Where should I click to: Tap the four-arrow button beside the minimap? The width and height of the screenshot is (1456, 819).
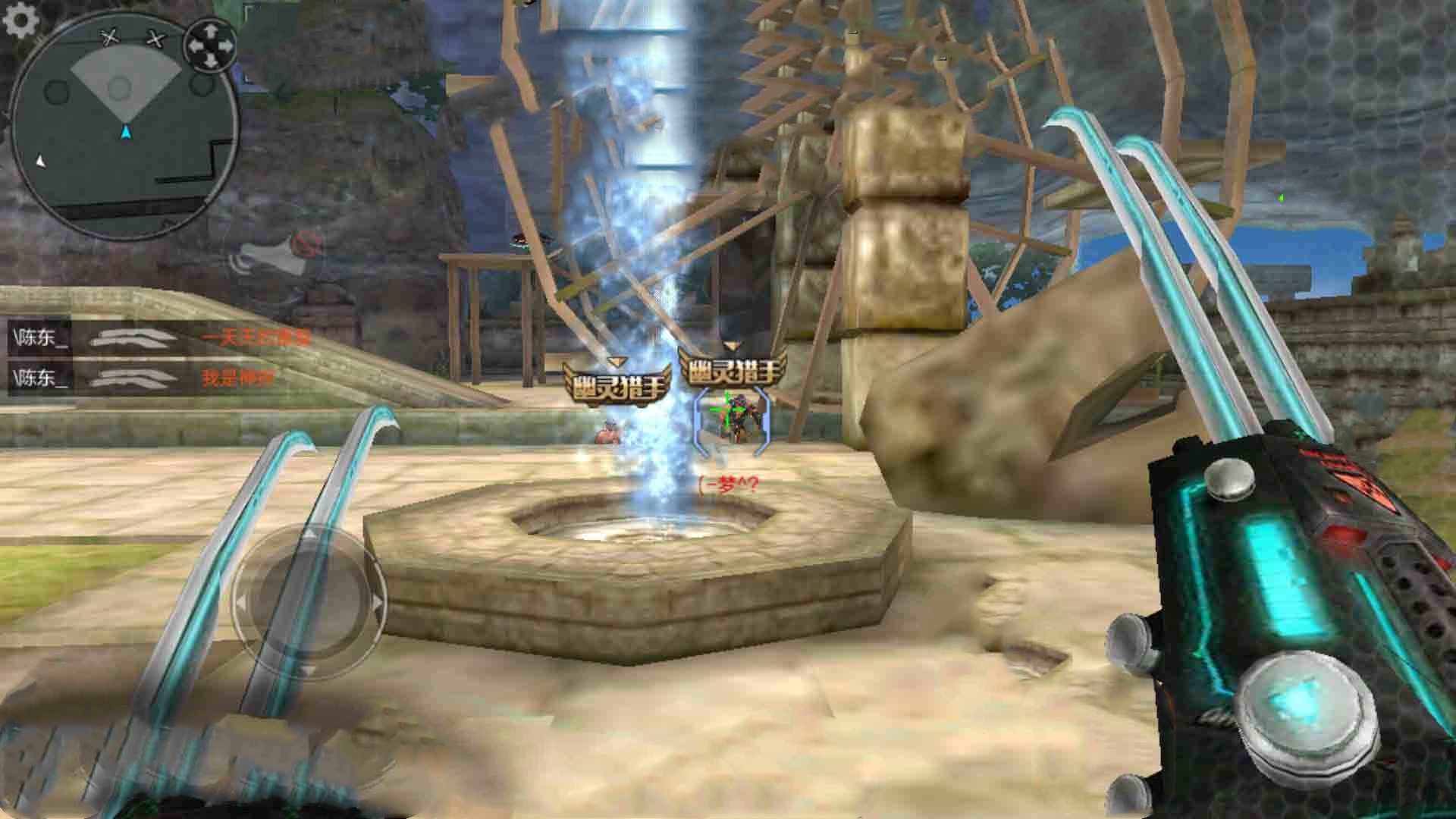click(x=211, y=45)
